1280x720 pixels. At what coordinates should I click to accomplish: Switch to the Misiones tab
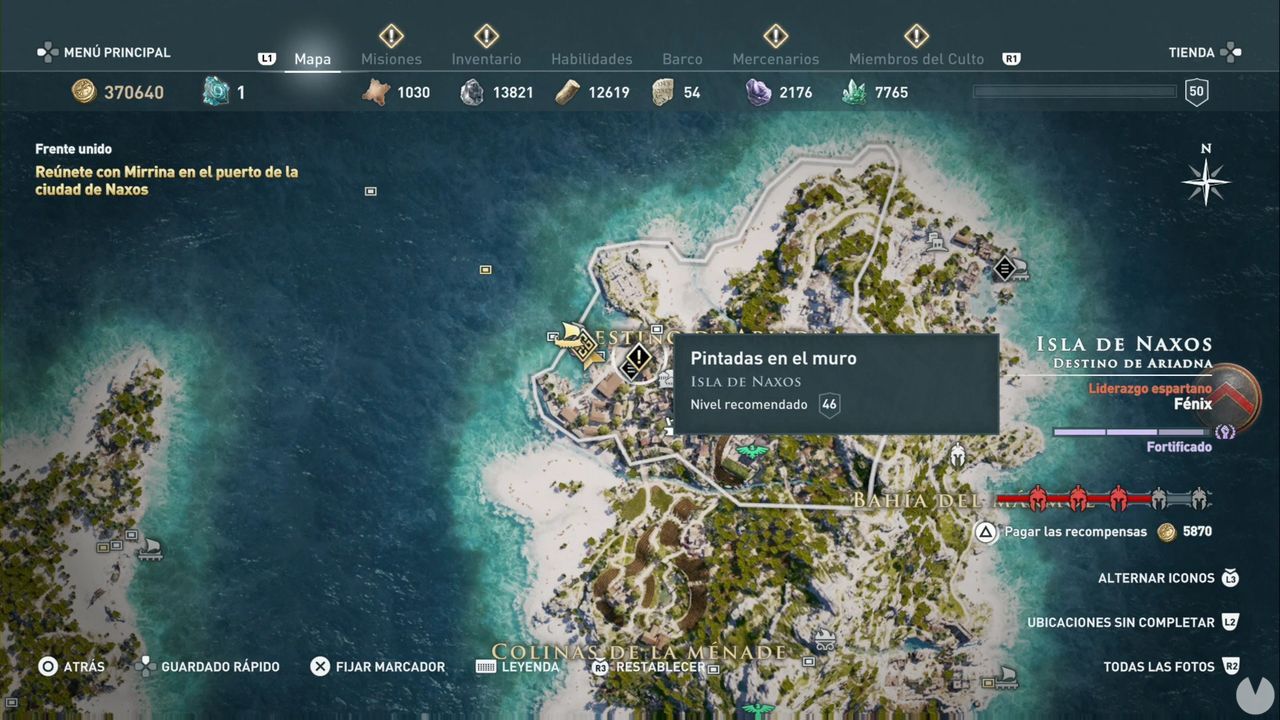click(x=391, y=59)
